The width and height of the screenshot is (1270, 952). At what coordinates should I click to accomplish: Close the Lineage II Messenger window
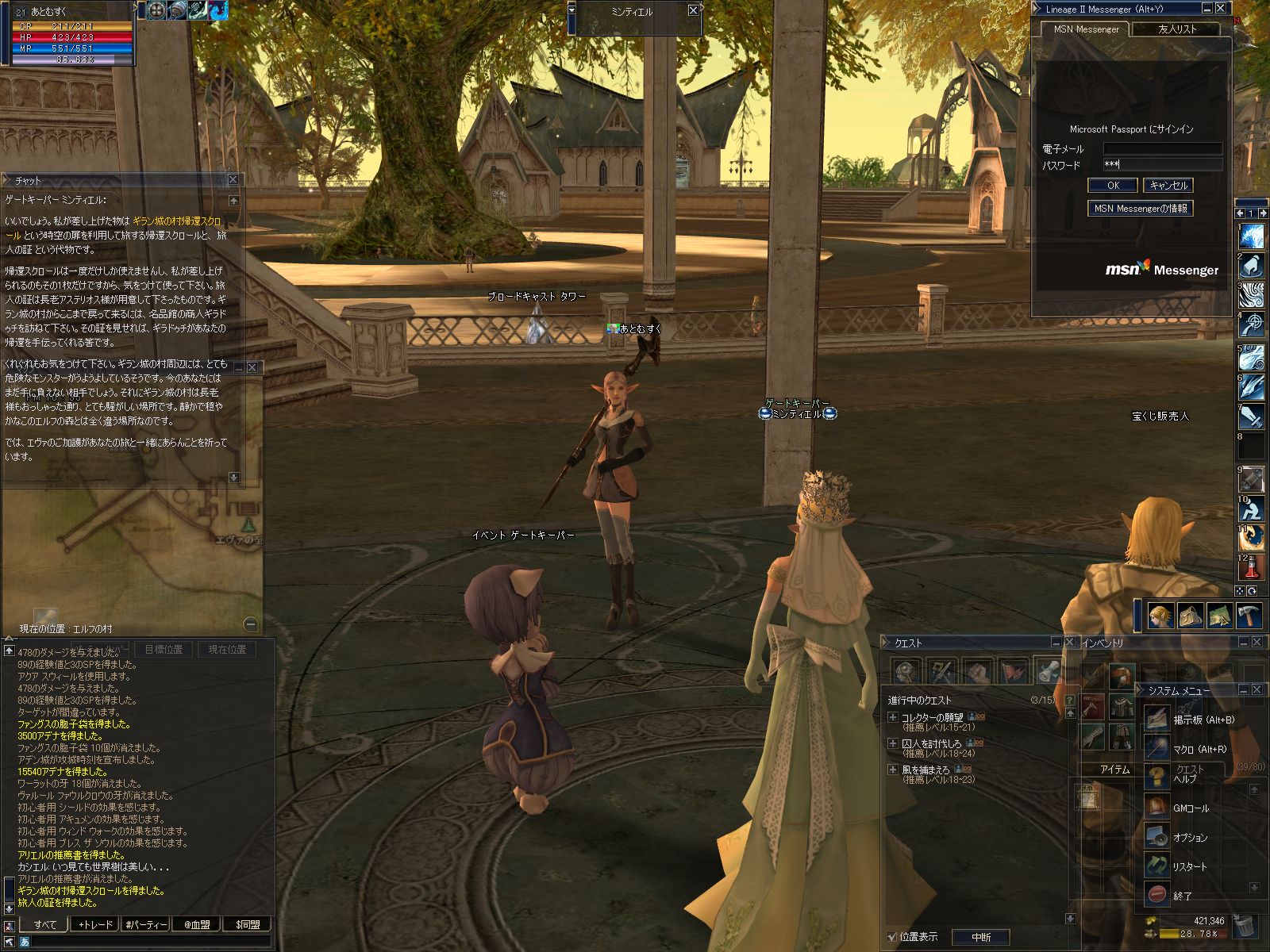(1222, 9)
